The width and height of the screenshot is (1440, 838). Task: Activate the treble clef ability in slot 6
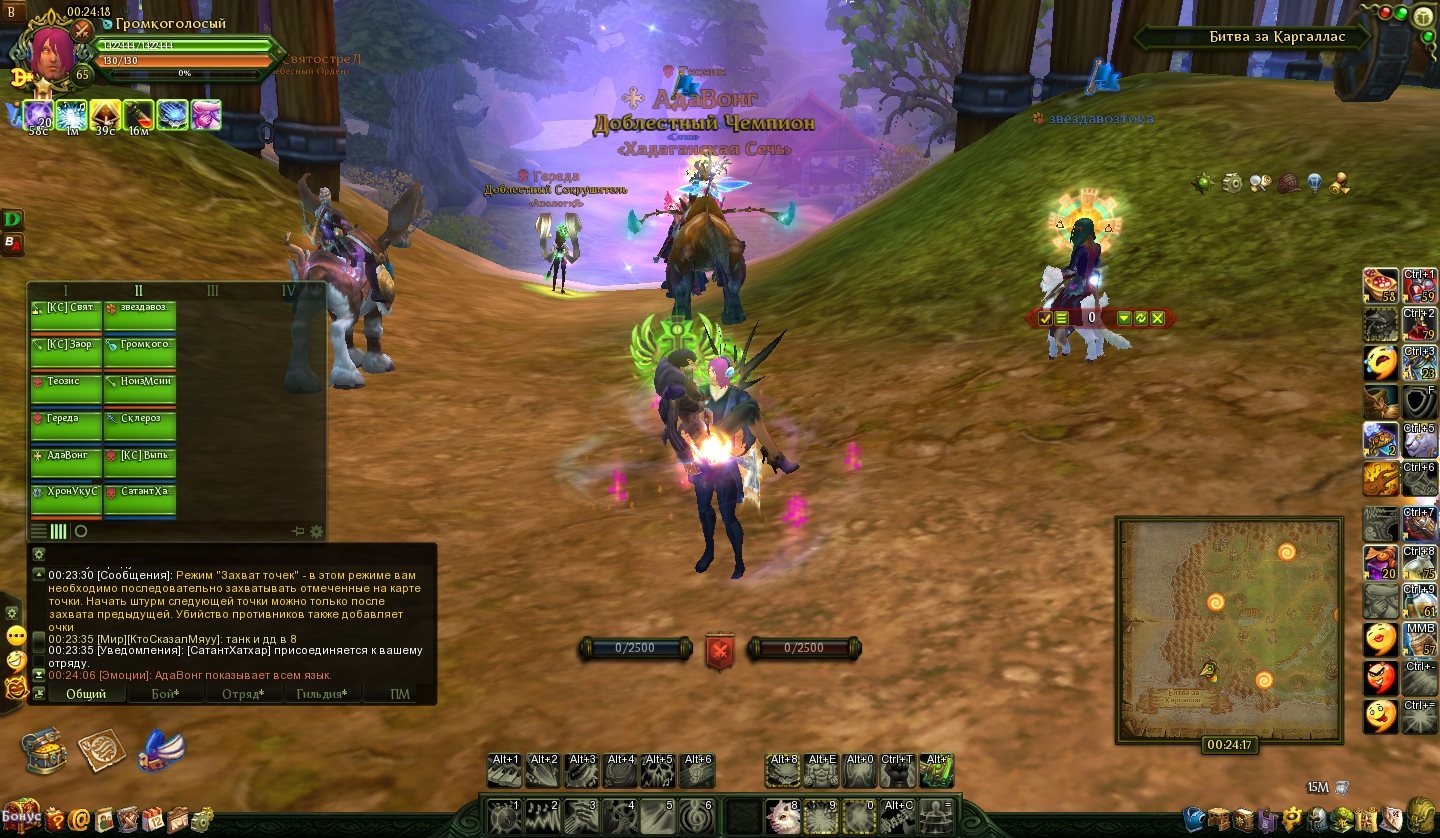click(698, 815)
